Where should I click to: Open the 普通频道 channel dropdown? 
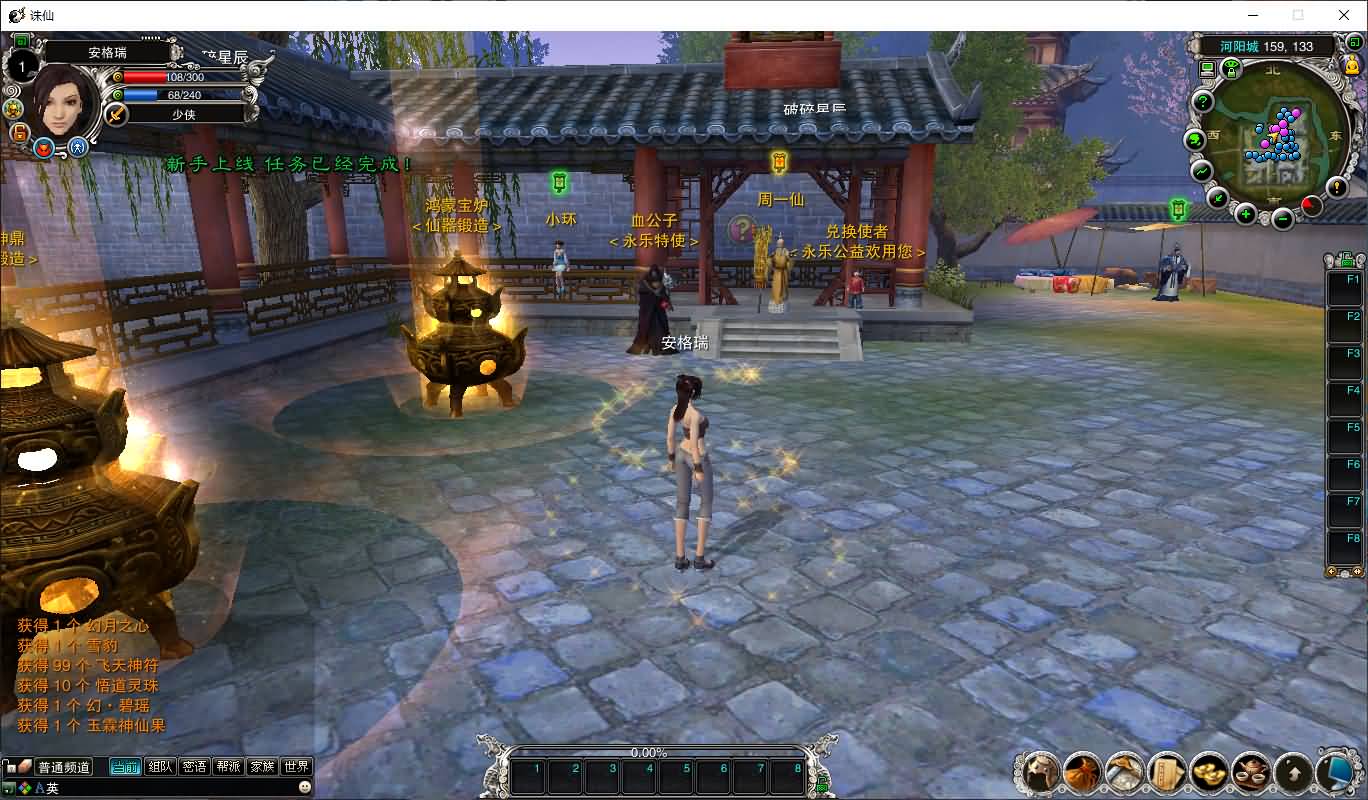point(63,766)
